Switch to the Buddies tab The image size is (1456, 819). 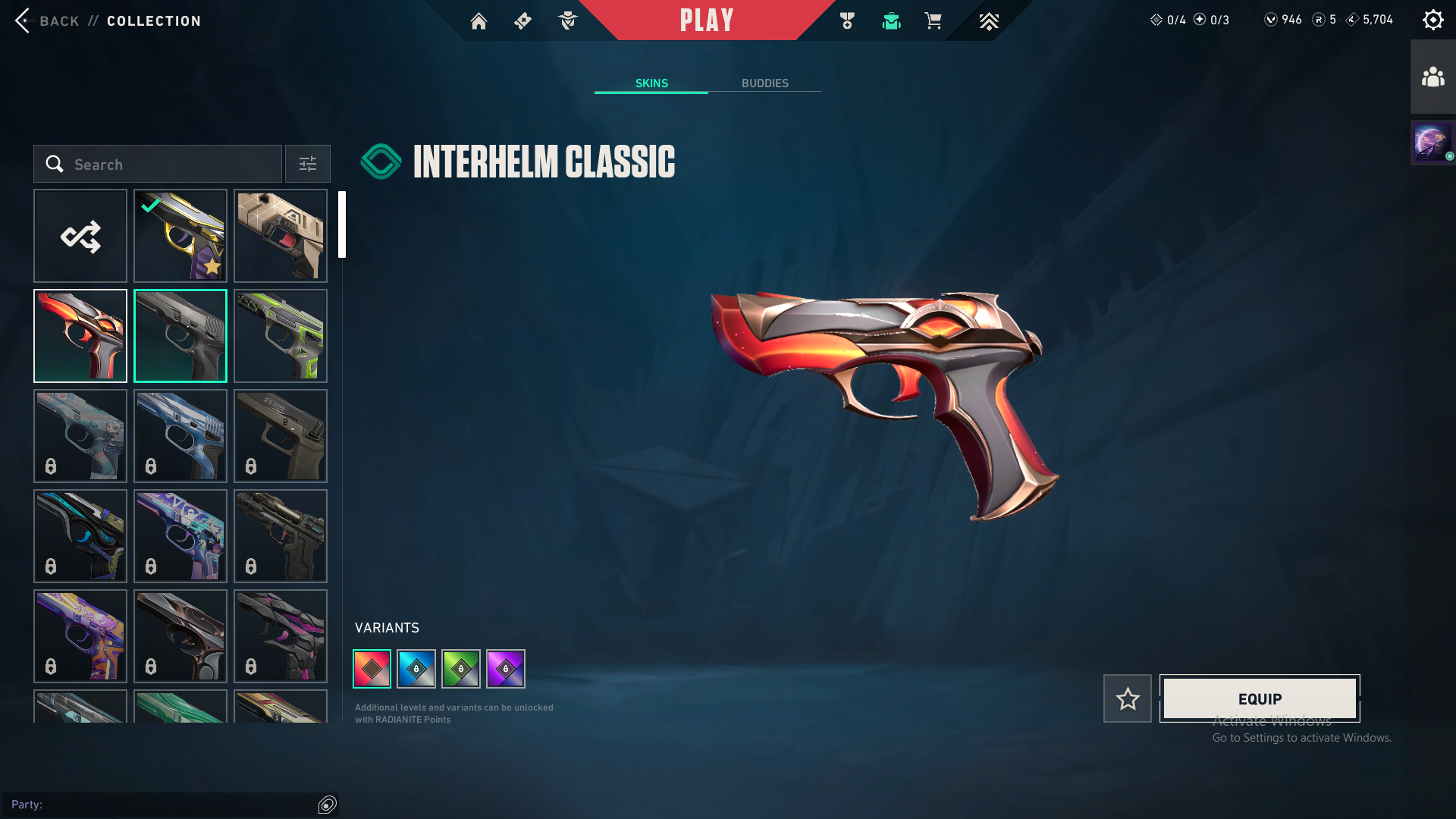pos(764,83)
